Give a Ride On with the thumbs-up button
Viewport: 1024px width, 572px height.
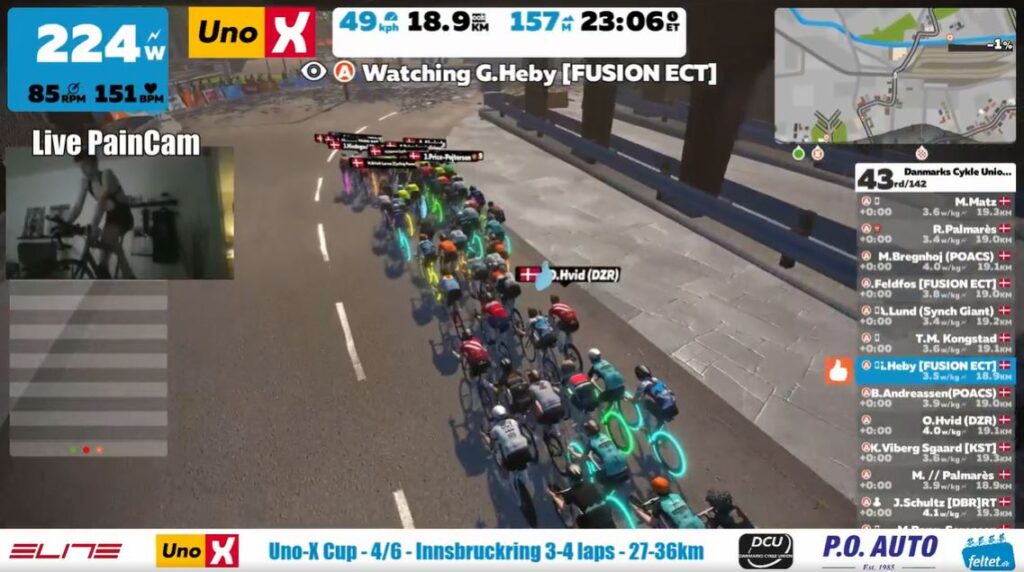(x=838, y=372)
